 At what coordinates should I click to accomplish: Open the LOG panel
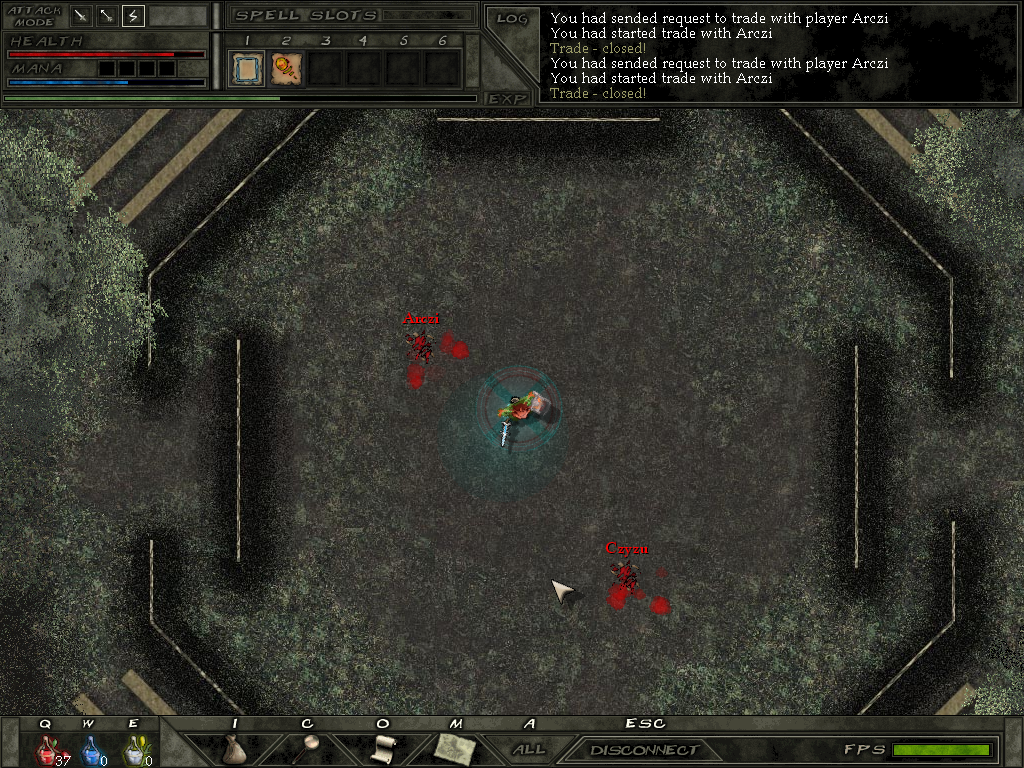click(512, 19)
